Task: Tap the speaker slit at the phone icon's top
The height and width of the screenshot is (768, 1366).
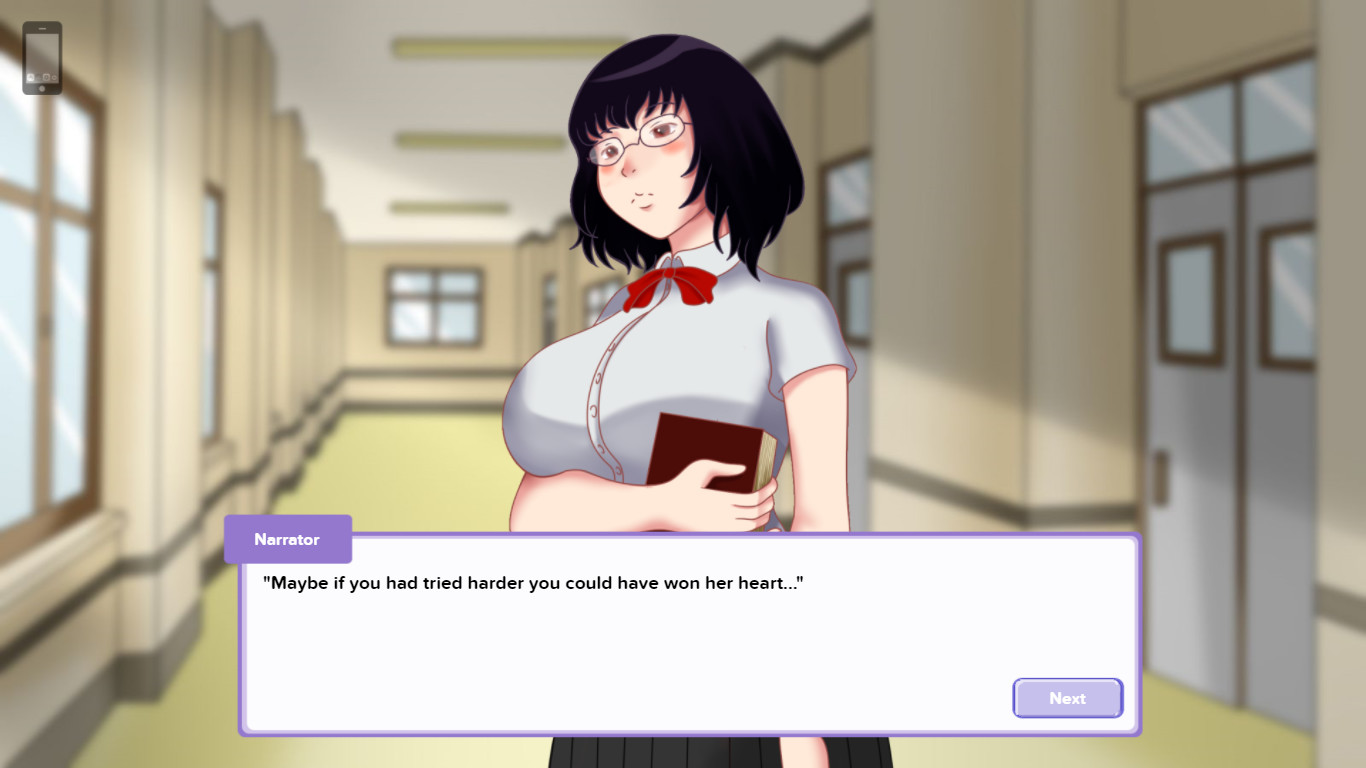Action: click(x=43, y=28)
